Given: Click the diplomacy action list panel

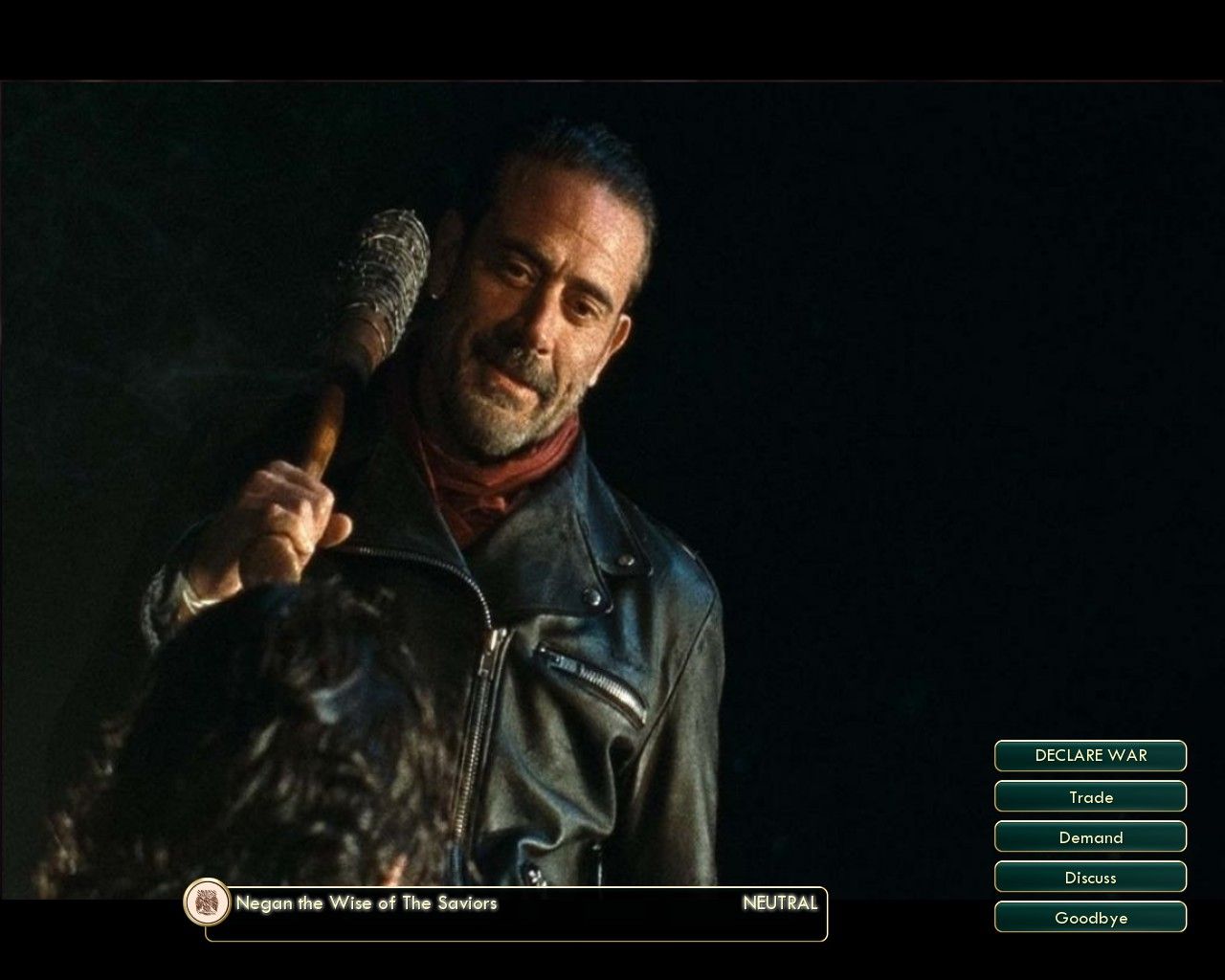Looking at the screenshot, I should [1090, 836].
